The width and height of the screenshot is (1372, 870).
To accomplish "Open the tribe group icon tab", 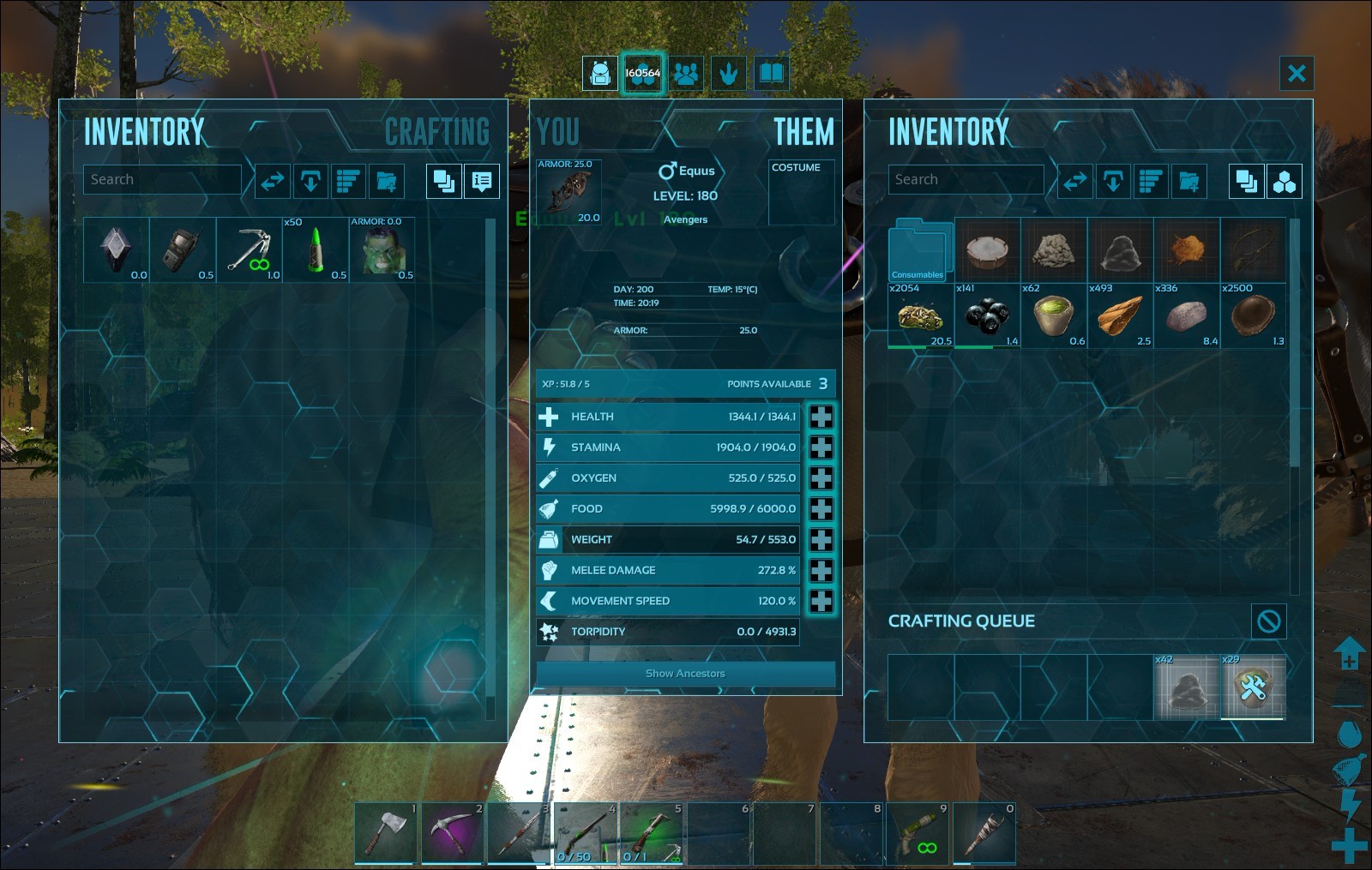I will click(686, 74).
